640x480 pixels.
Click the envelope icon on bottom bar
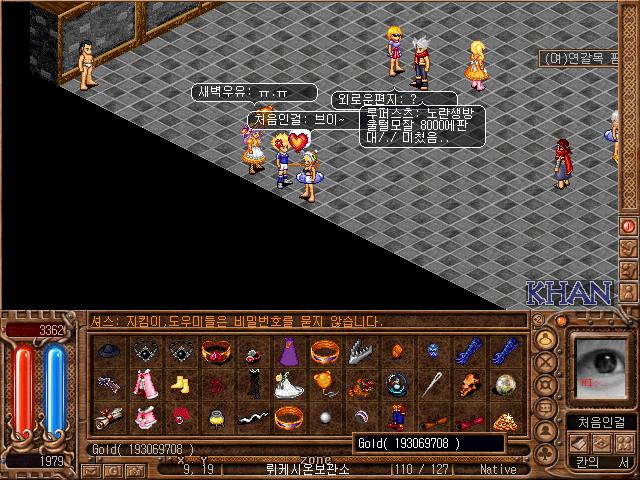click(90, 469)
